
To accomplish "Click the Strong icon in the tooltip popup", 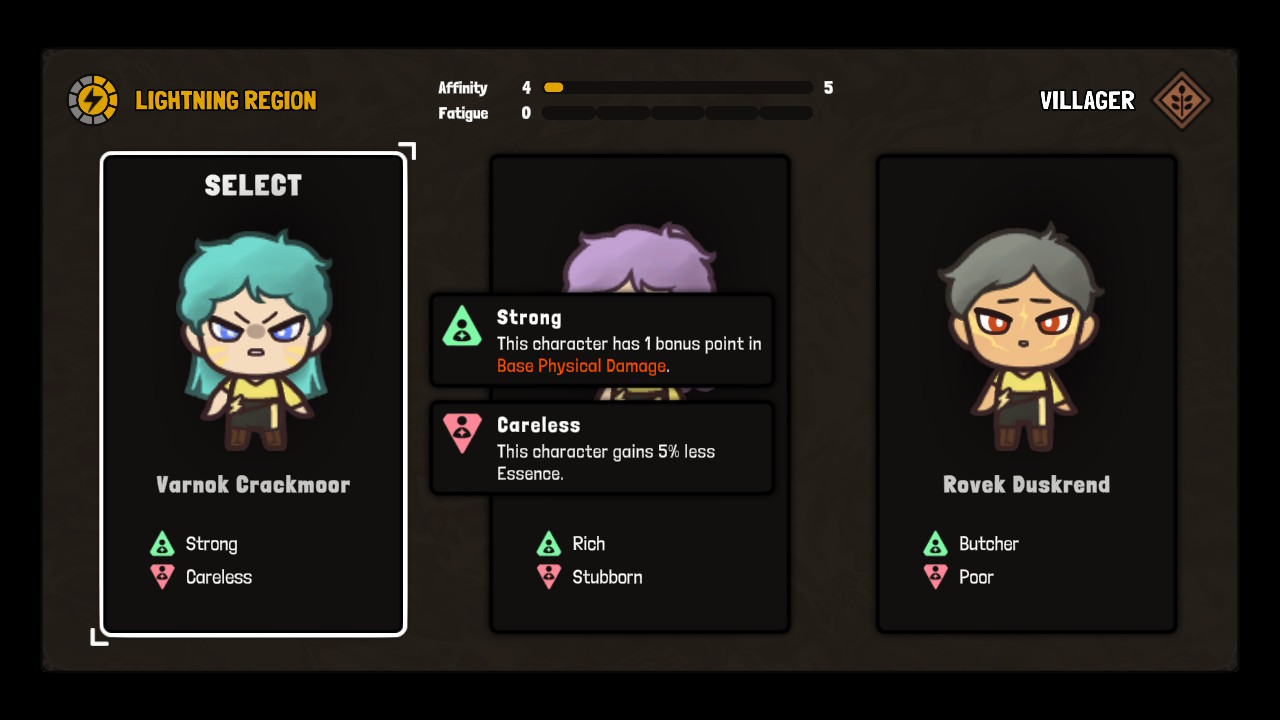I will 462,327.
